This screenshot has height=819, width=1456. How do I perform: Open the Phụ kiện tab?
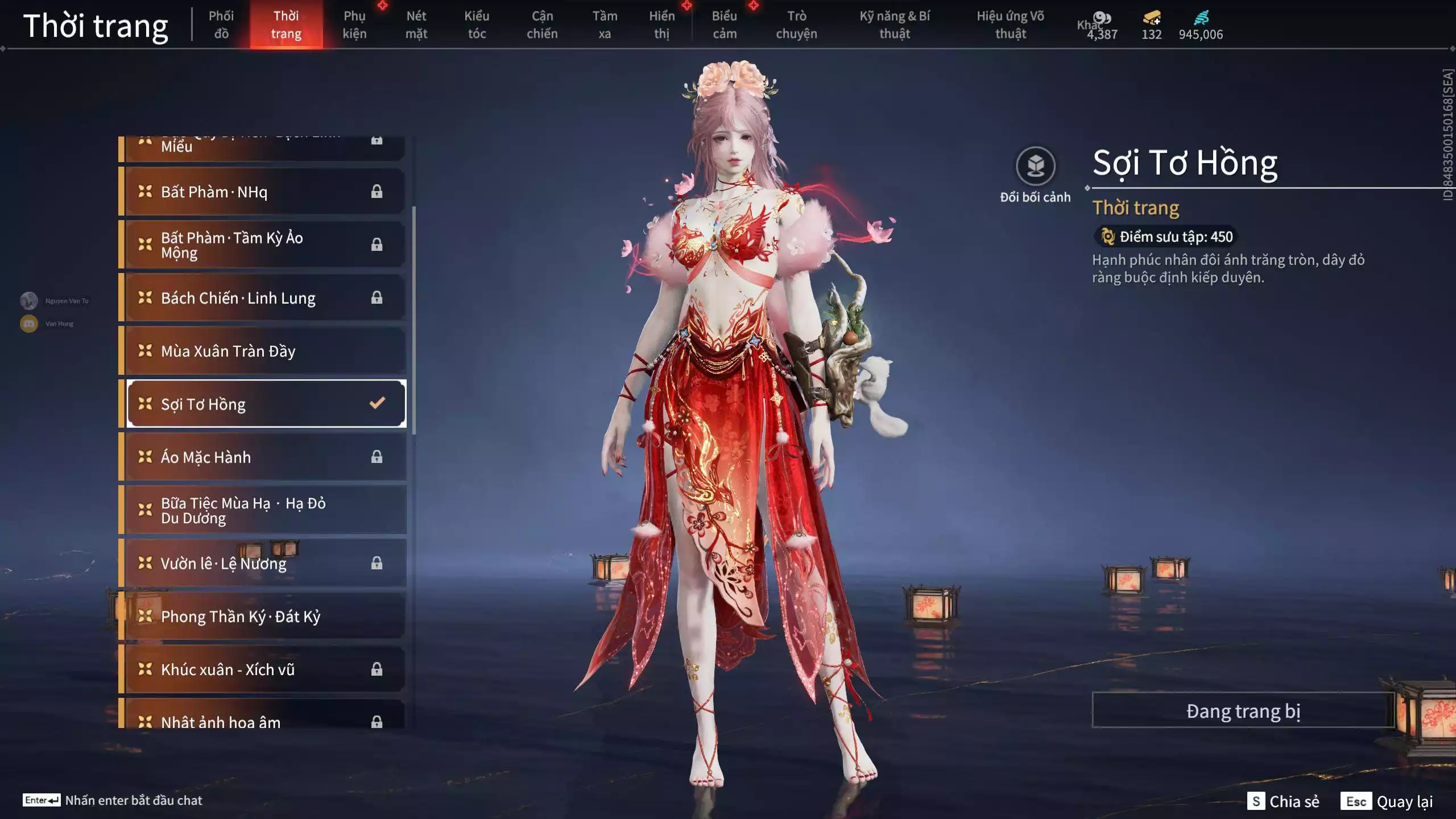click(354, 24)
